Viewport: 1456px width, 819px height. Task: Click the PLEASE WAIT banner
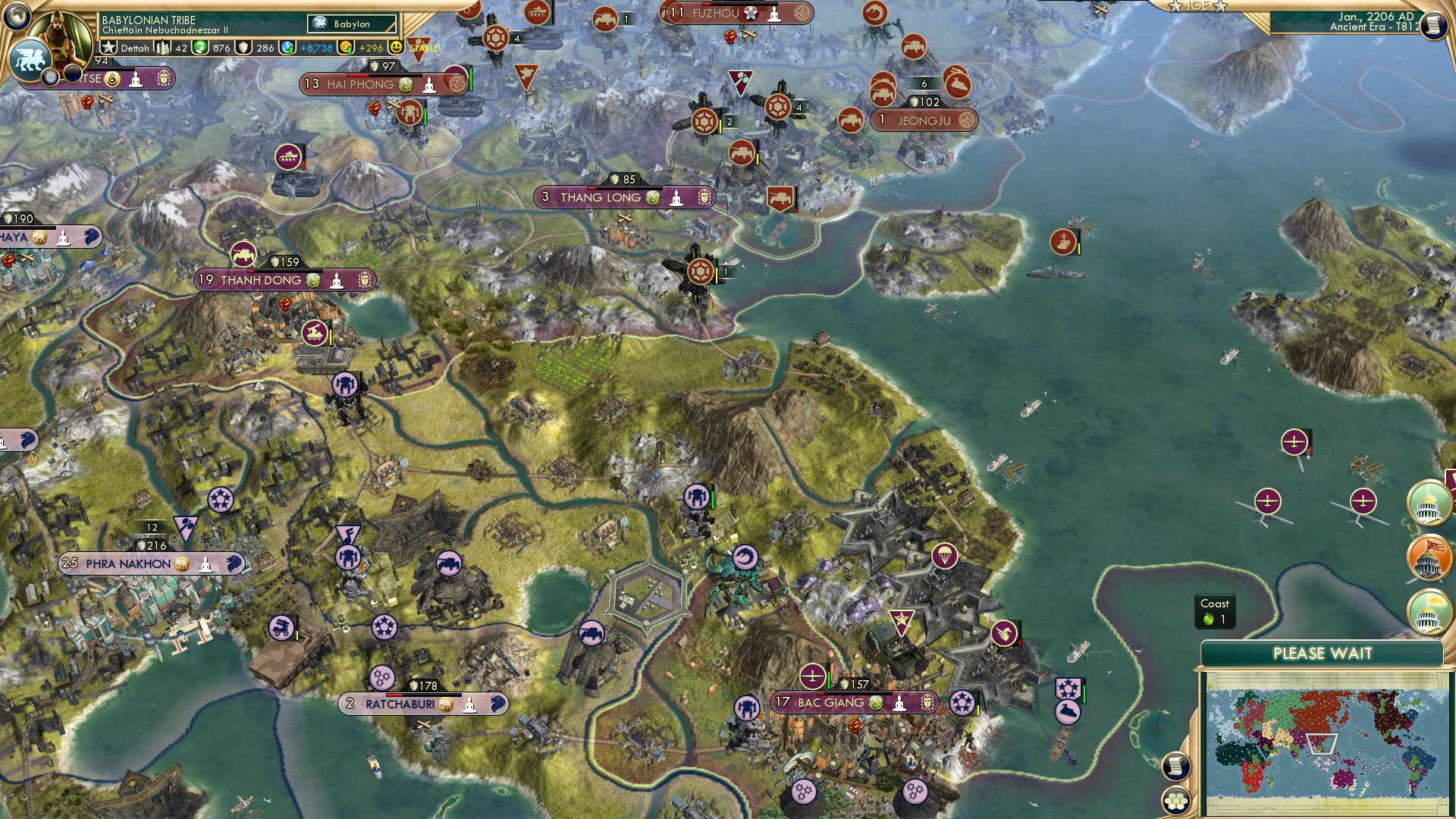pos(1323,653)
